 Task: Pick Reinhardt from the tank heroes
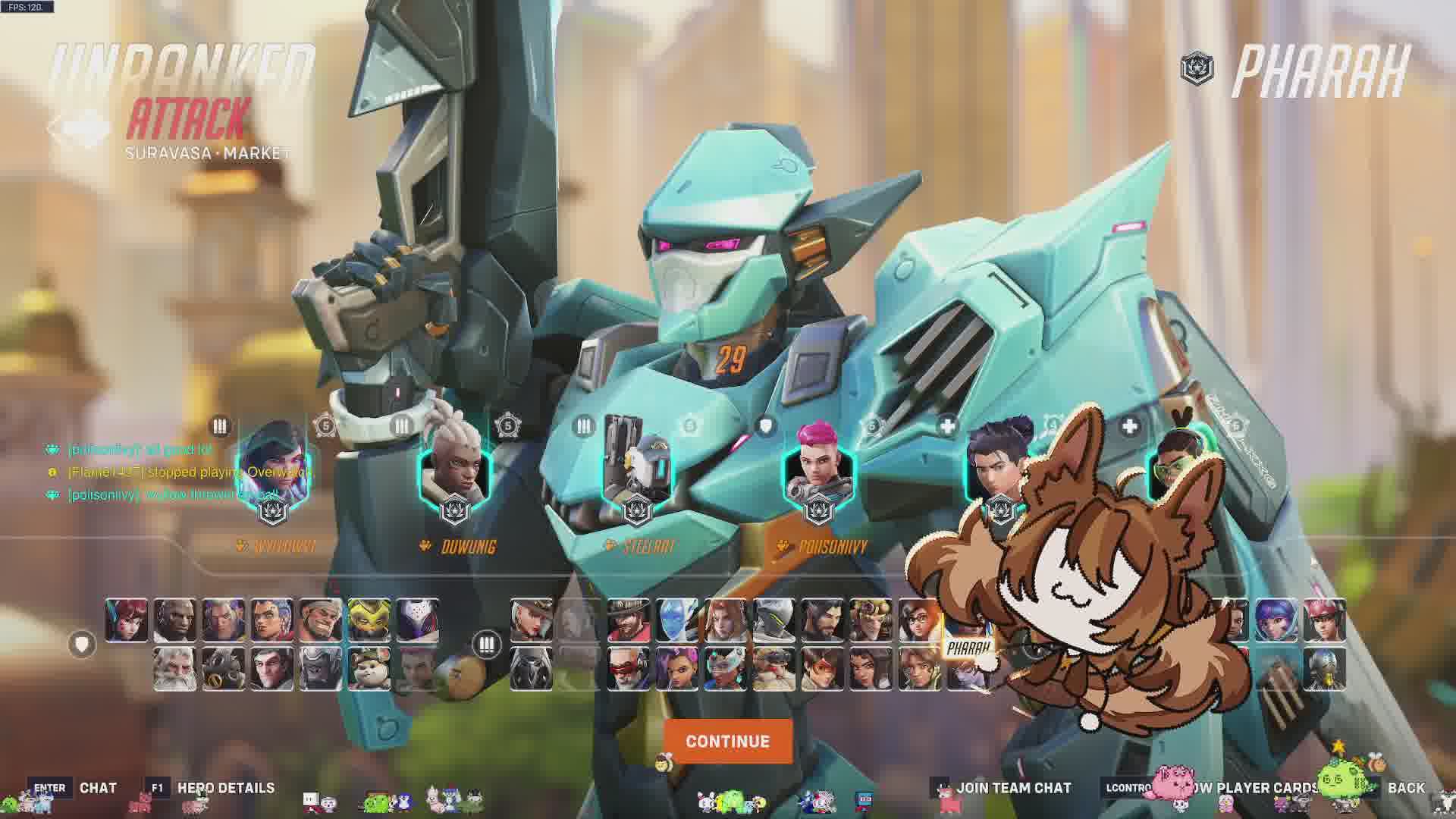click(175, 669)
